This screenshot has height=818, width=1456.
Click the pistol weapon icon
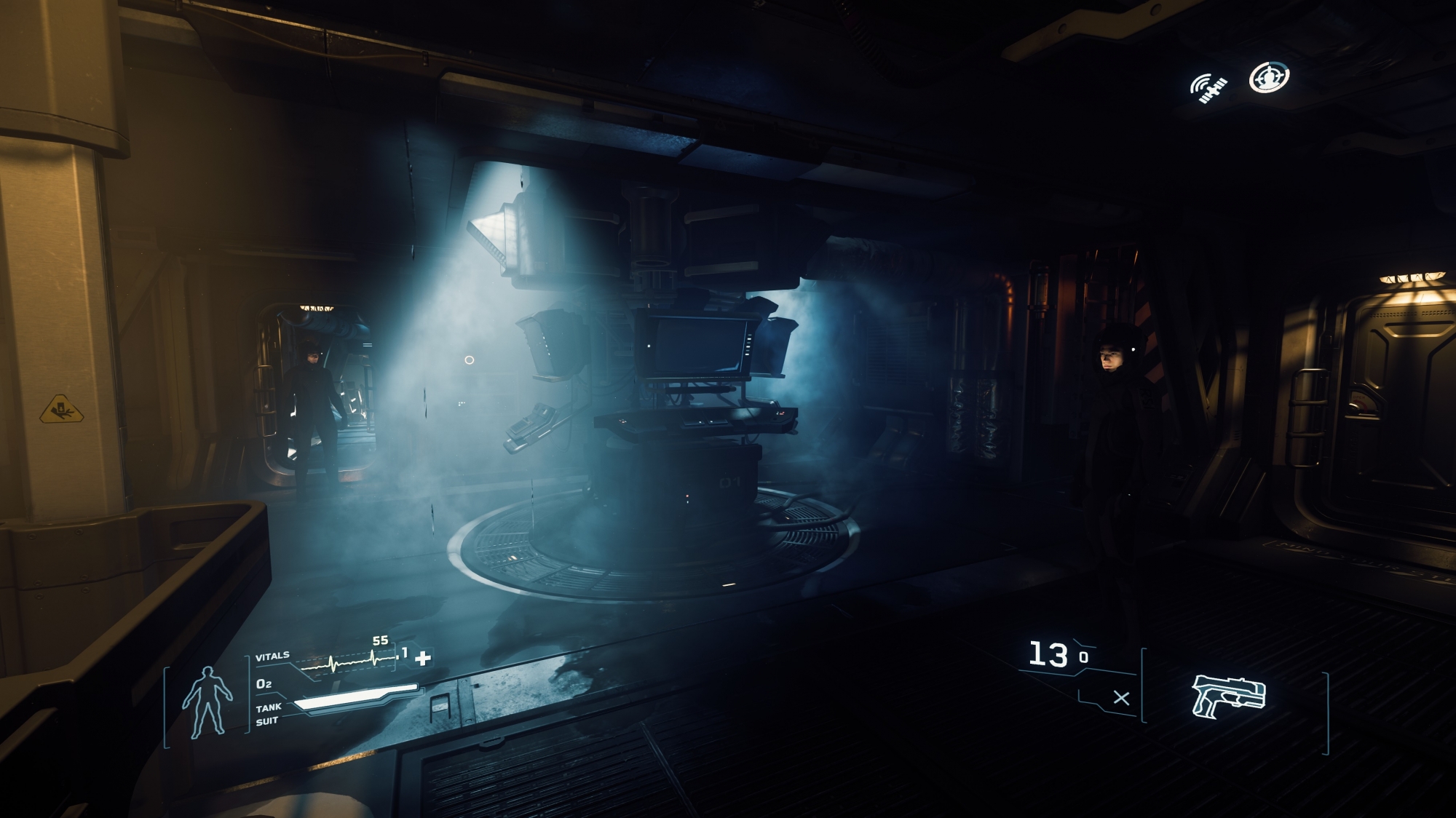coord(1229,696)
